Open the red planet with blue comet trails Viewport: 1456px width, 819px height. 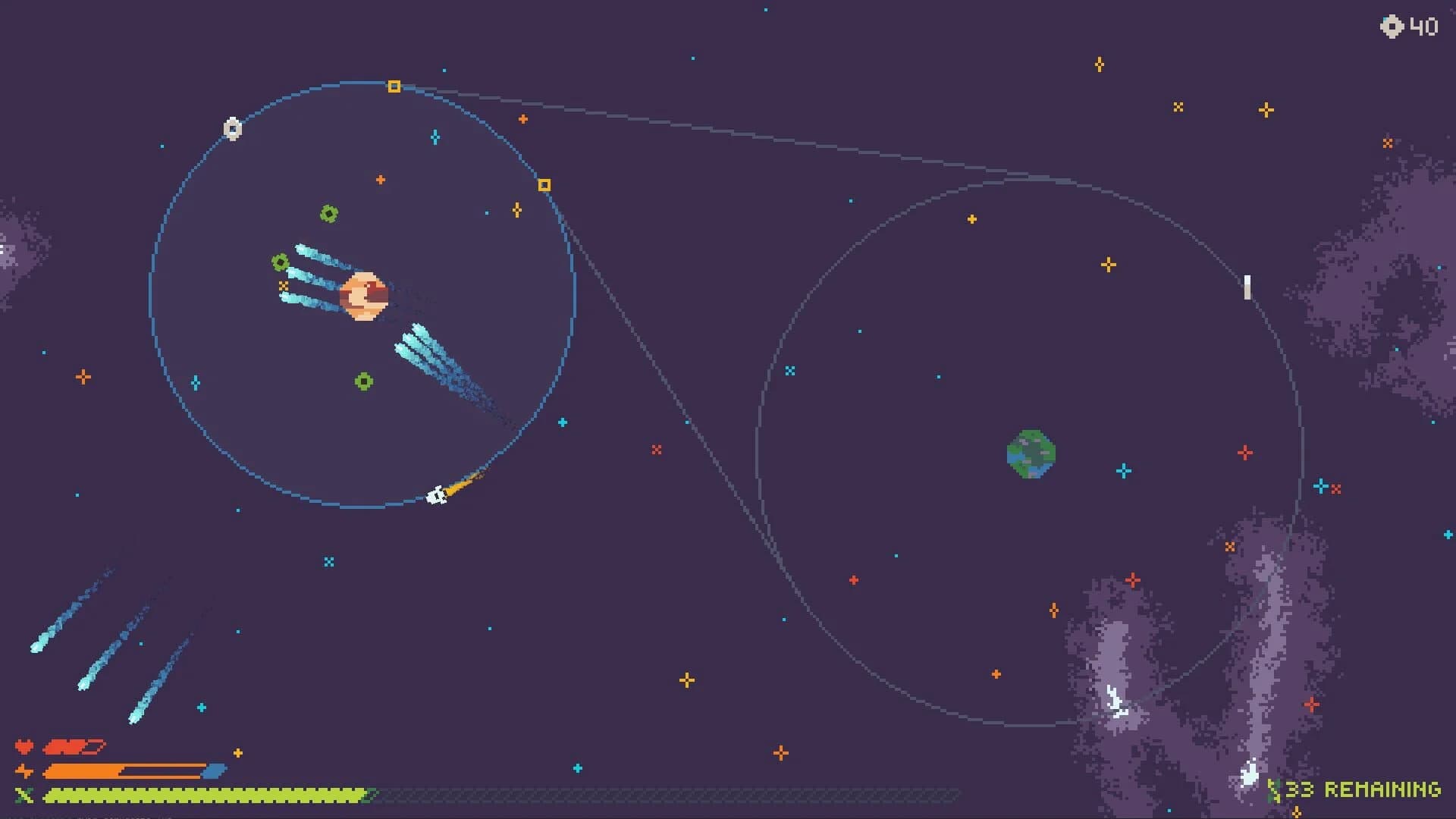pos(364,295)
